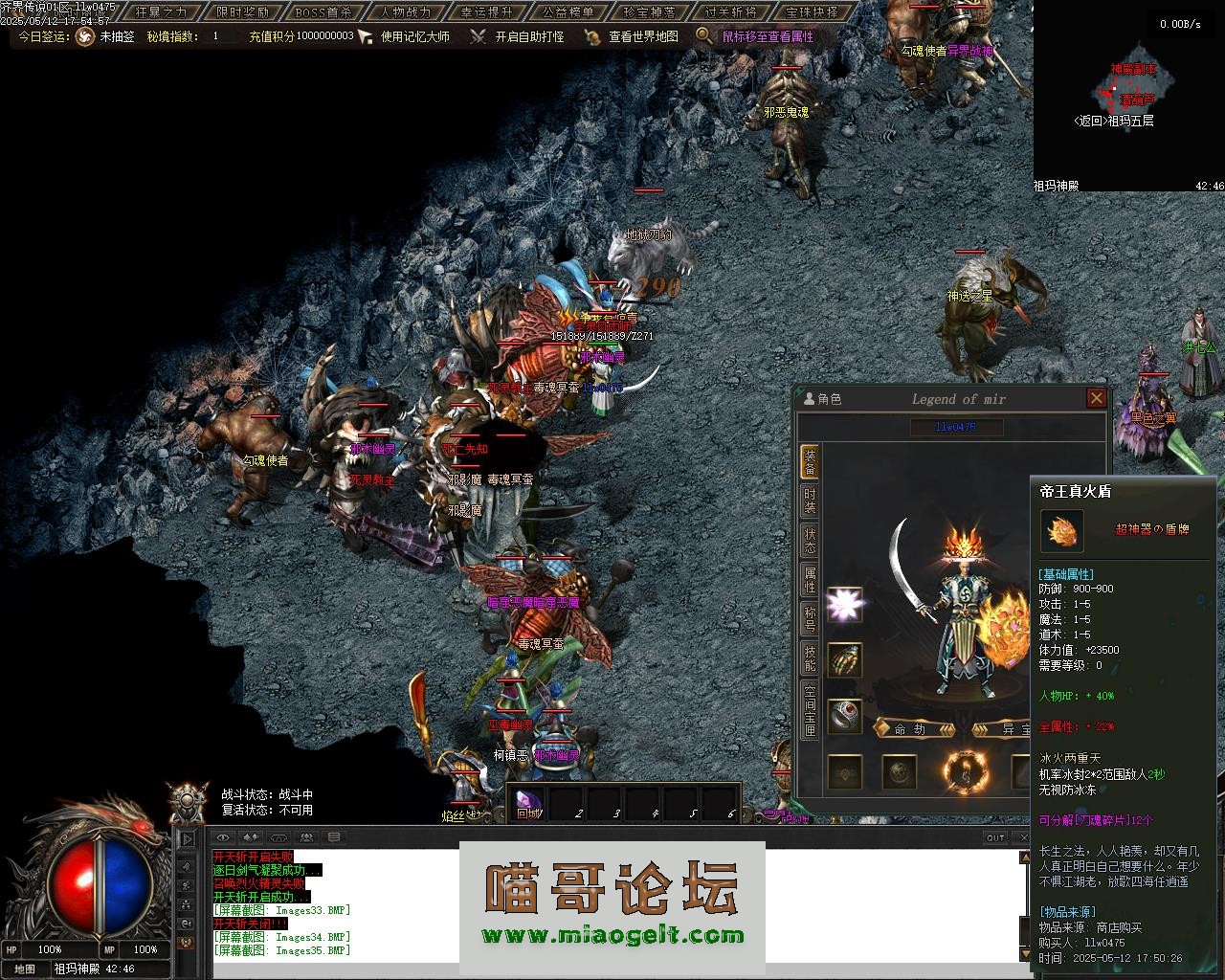The image size is (1225, 980).
Task: Open the 地图 map button
Action: [x=25, y=969]
